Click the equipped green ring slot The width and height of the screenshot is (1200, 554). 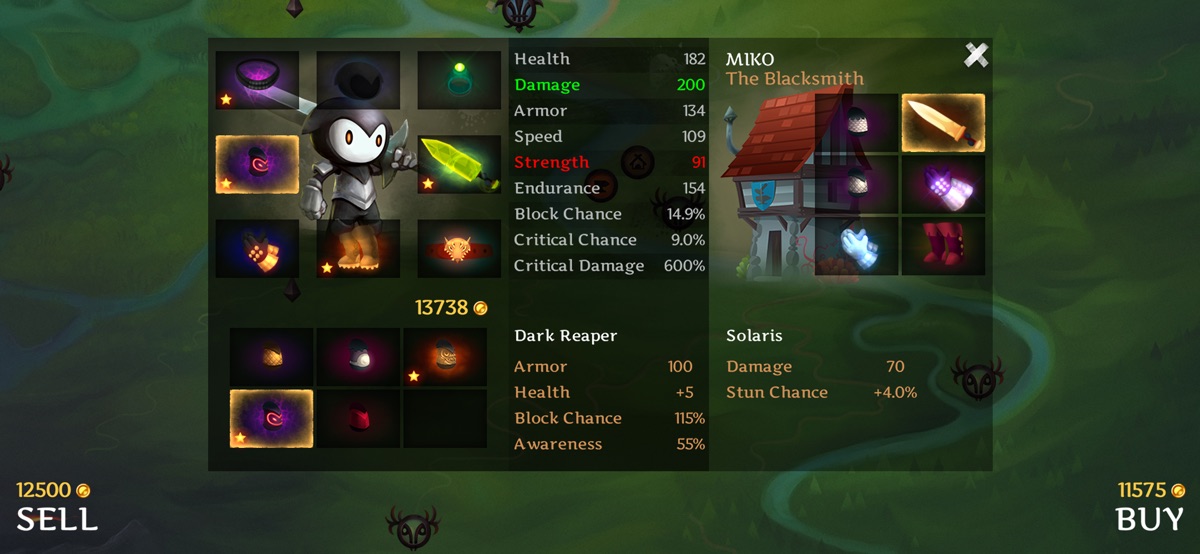459,80
